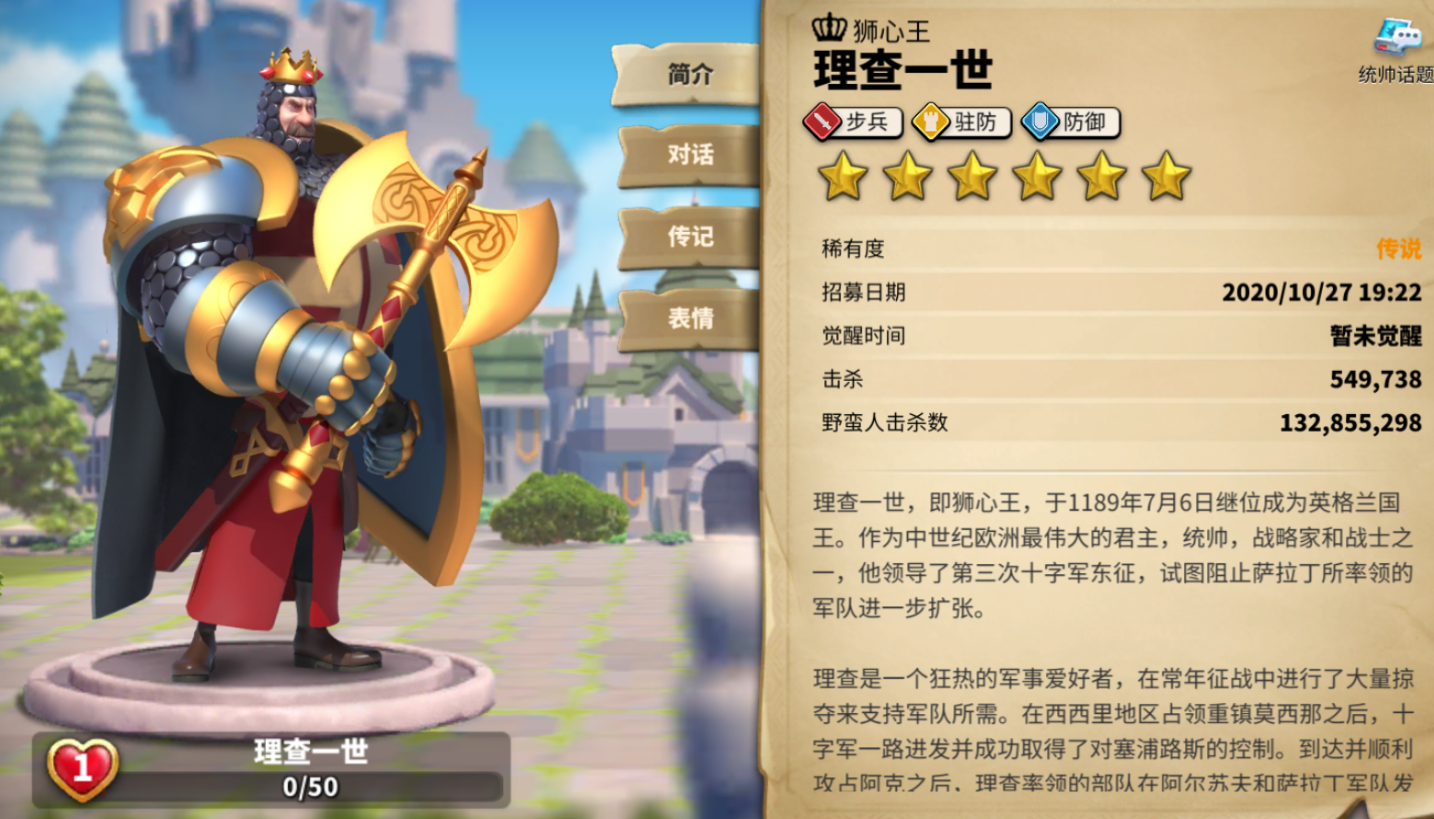Select the first commander star
The height and width of the screenshot is (819, 1434).
click(845, 179)
